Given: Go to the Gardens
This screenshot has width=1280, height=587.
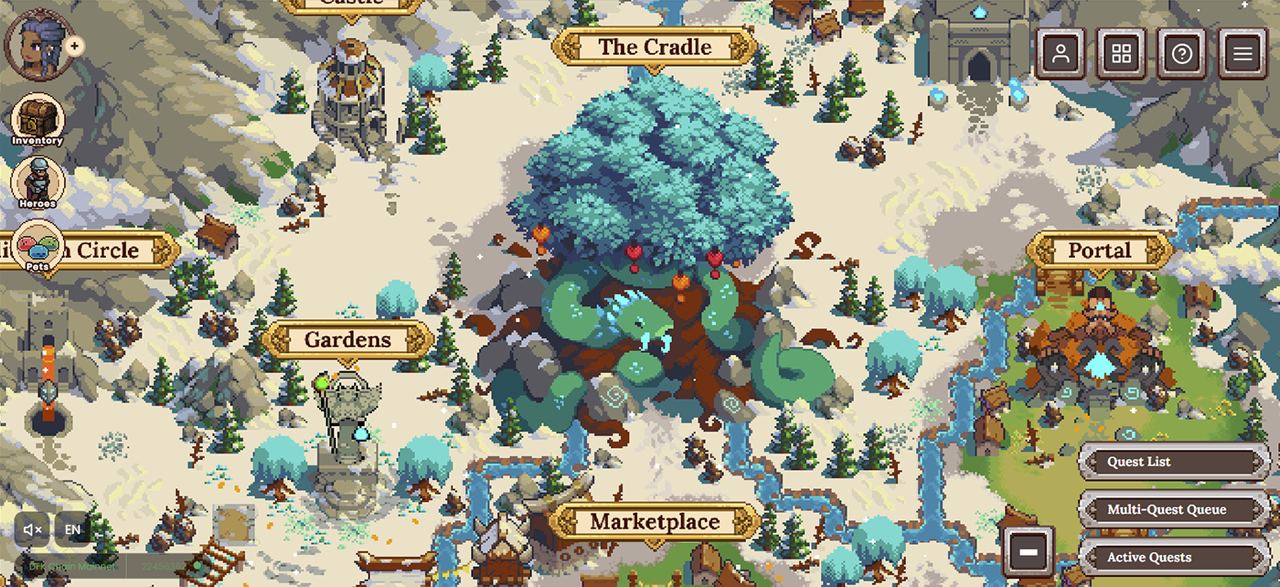Looking at the screenshot, I should click(347, 340).
